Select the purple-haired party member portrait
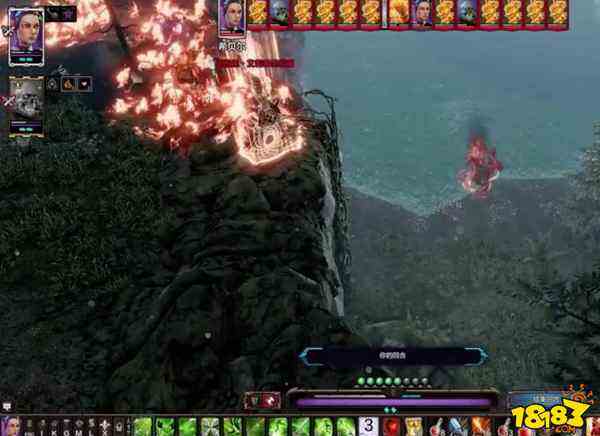This screenshot has width=600, height=436. click(26, 37)
